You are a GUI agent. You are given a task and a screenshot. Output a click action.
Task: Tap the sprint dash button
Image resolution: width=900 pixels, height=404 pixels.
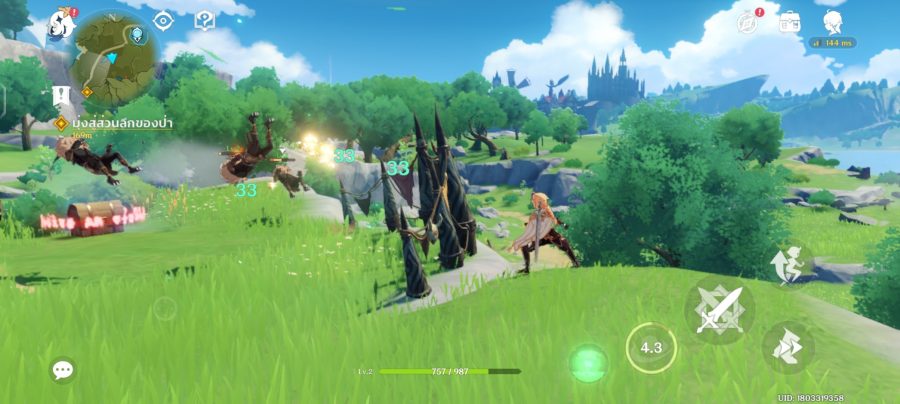click(788, 347)
